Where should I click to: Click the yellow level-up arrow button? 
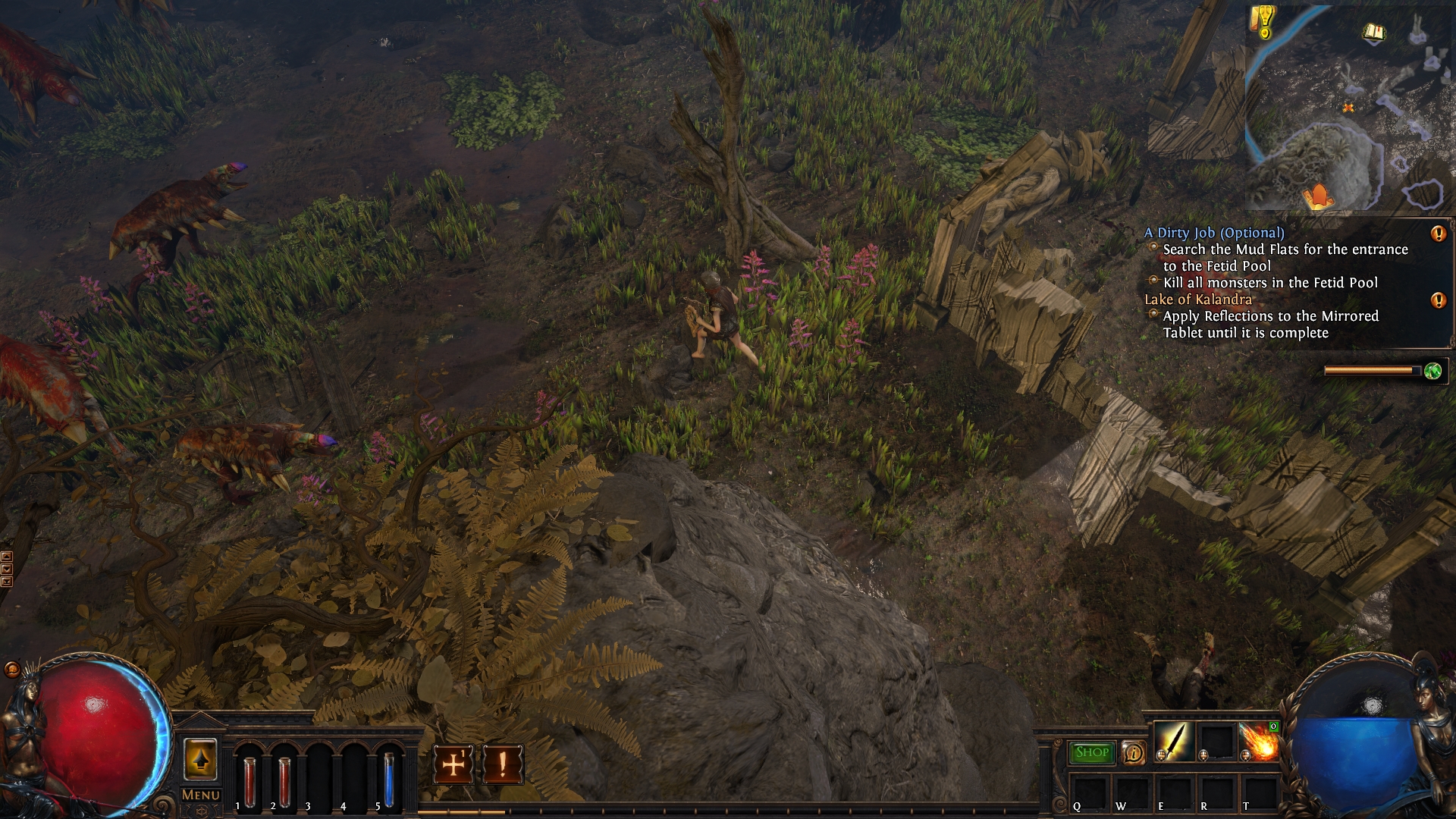pyautogui.click(x=201, y=759)
